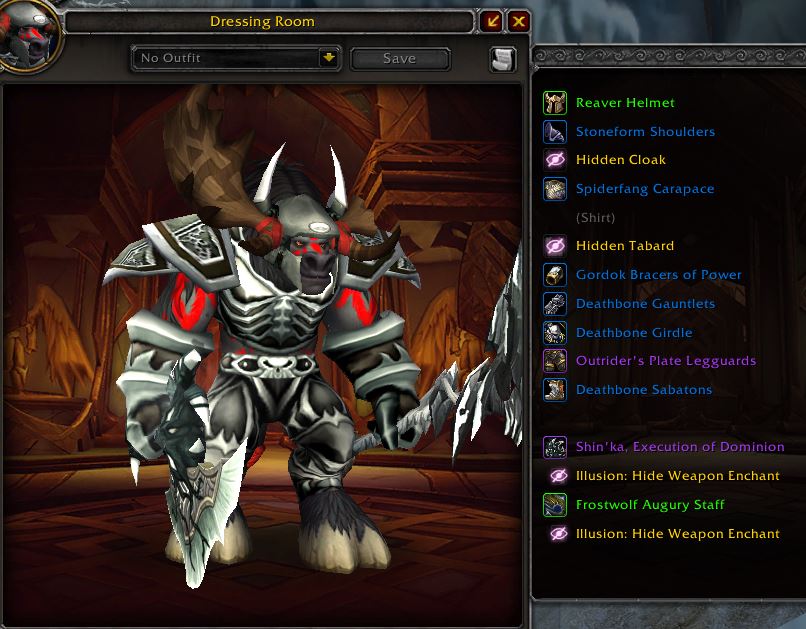Click Shin'ka, Execution of Dominion
Viewport: 806px width, 629px height.
click(x=679, y=447)
